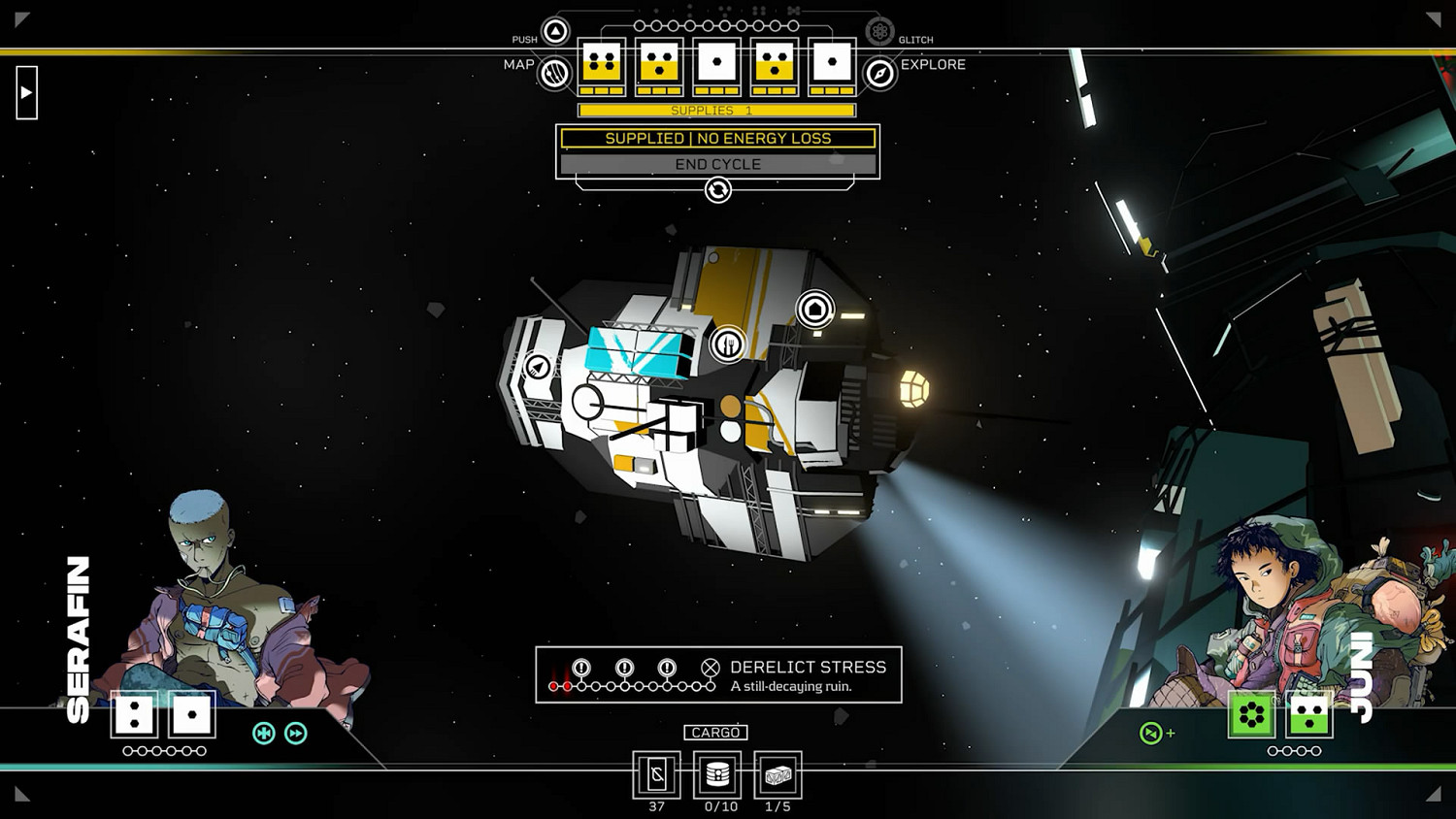Expand the side panel with play arrow
Screen dimensions: 1456x819
point(26,93)
